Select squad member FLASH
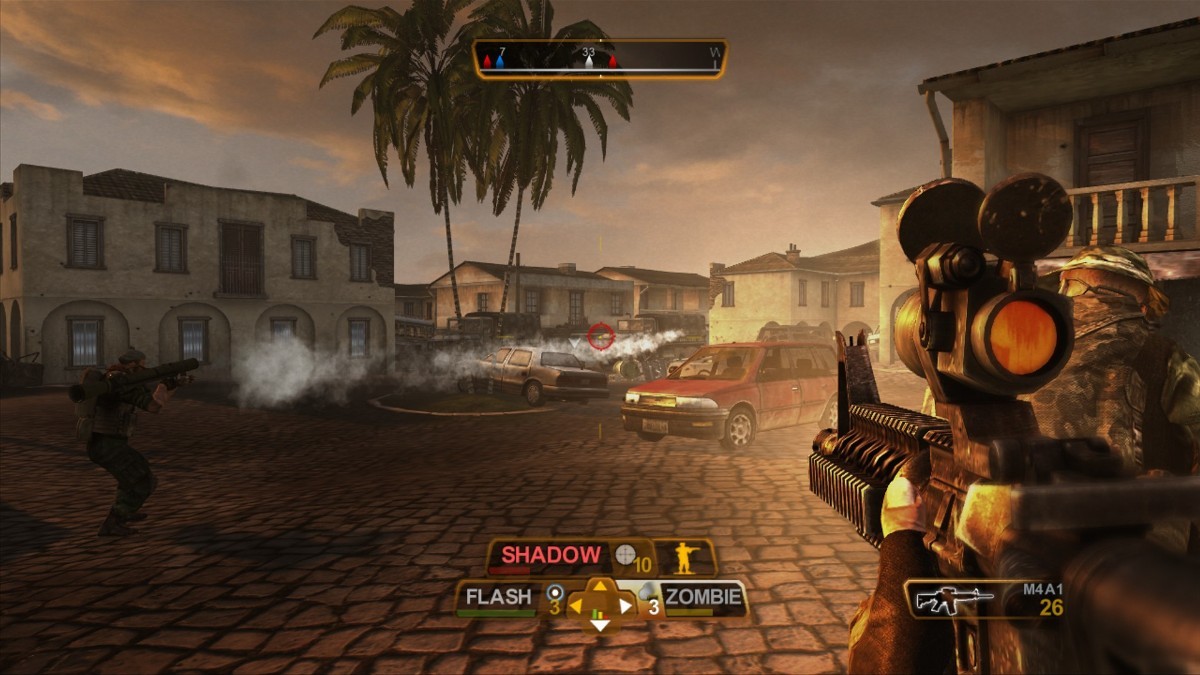 click(498, 598)
